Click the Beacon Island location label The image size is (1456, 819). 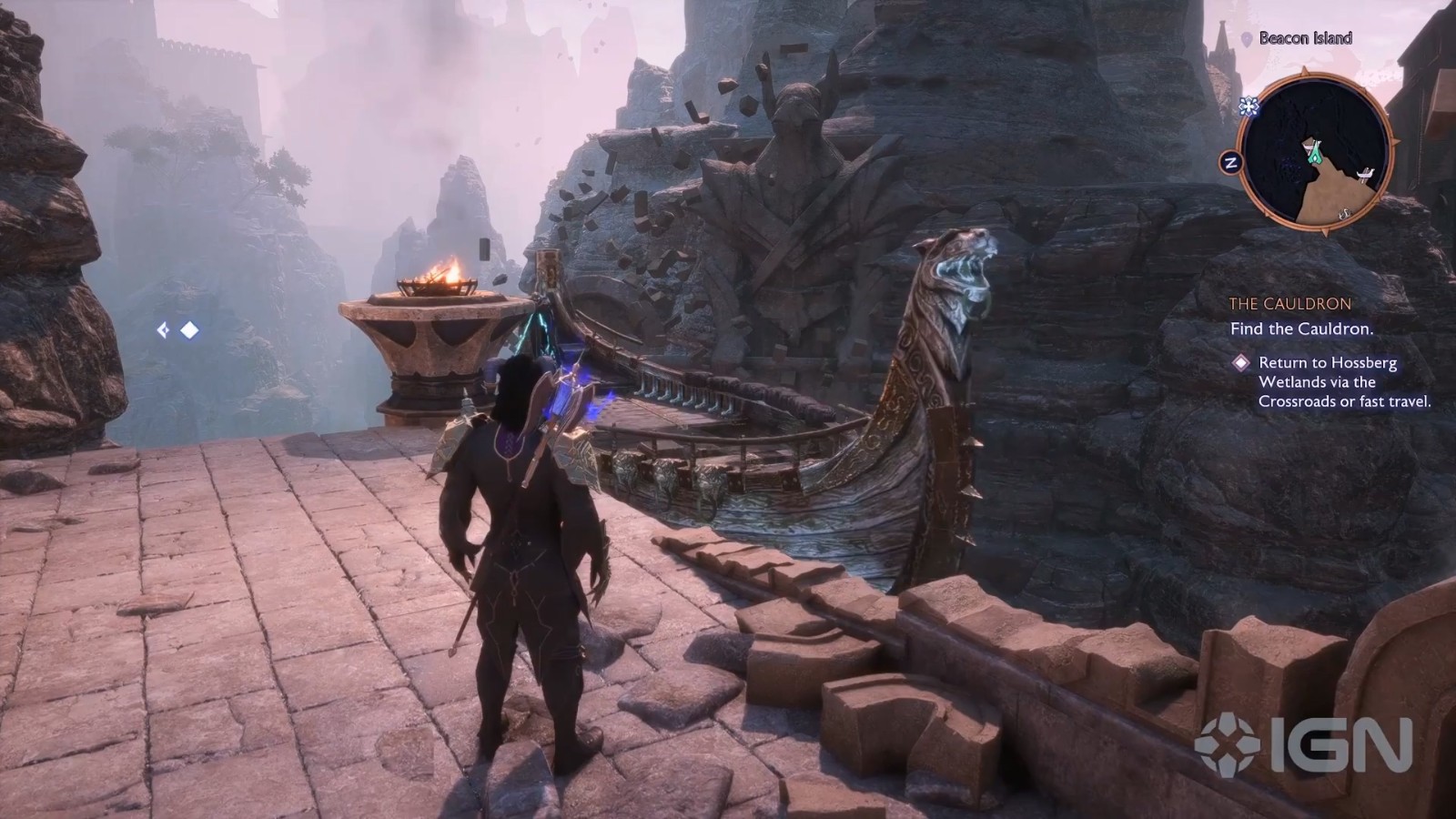(x=1304, y=38)
